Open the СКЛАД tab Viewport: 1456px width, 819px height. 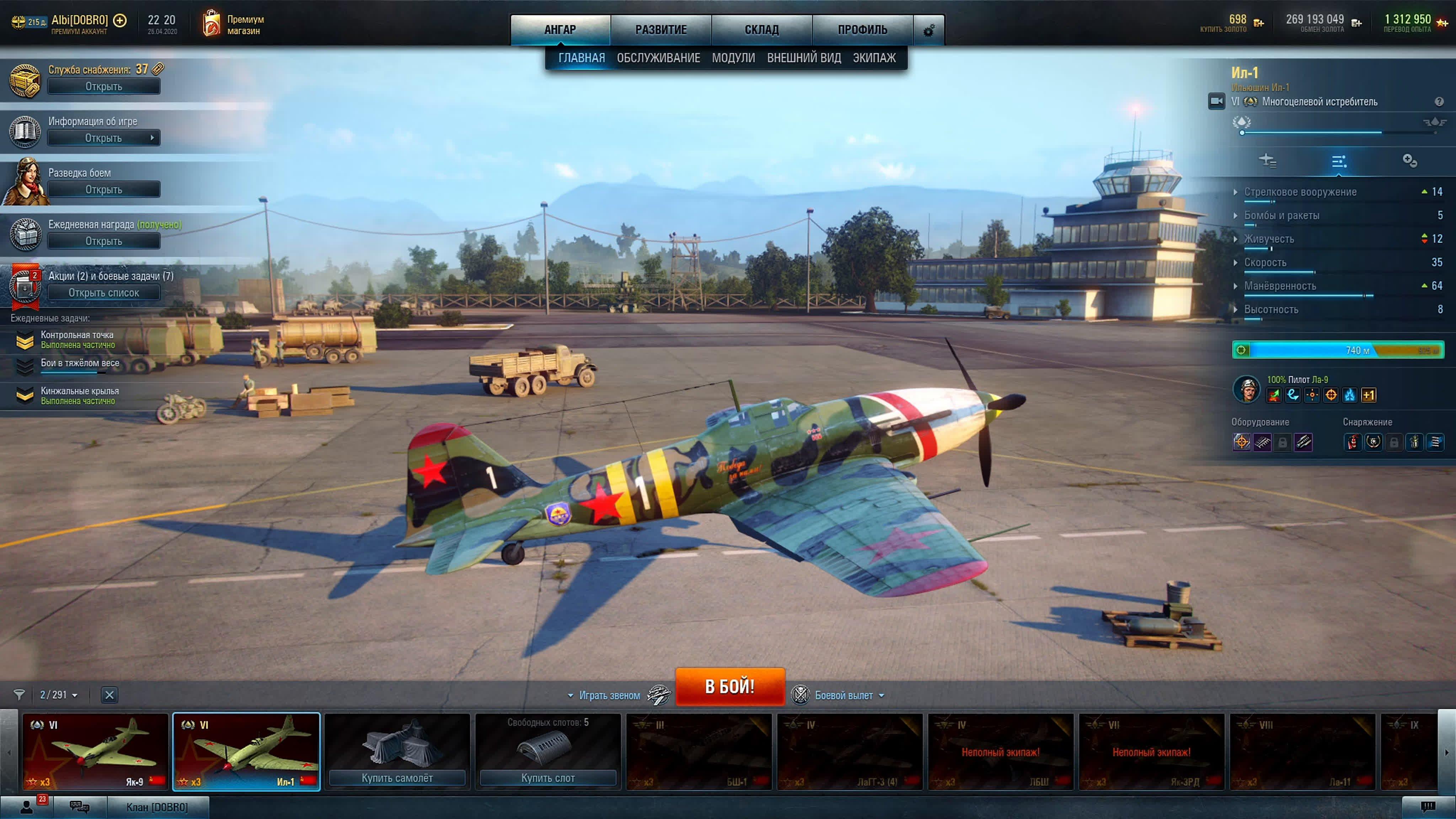pos(761,30)
